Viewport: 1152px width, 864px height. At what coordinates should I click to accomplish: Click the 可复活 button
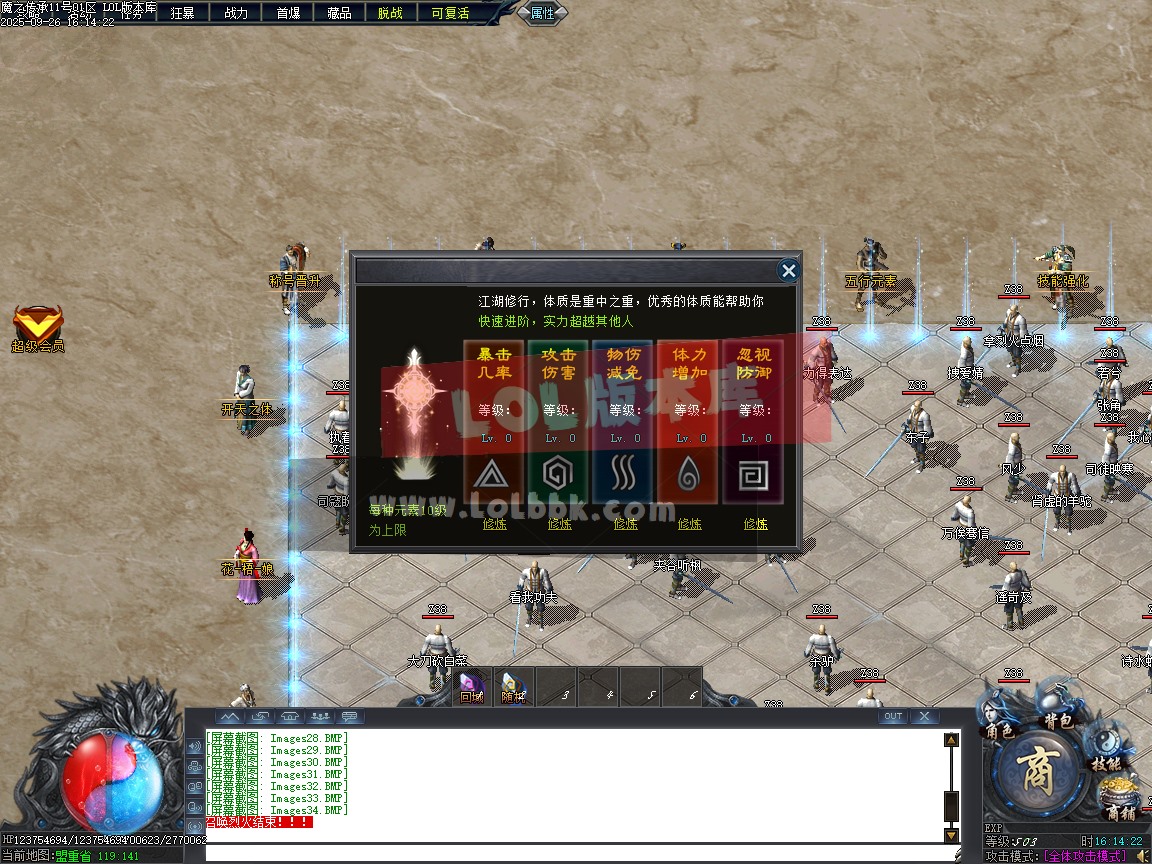[450, 13]
